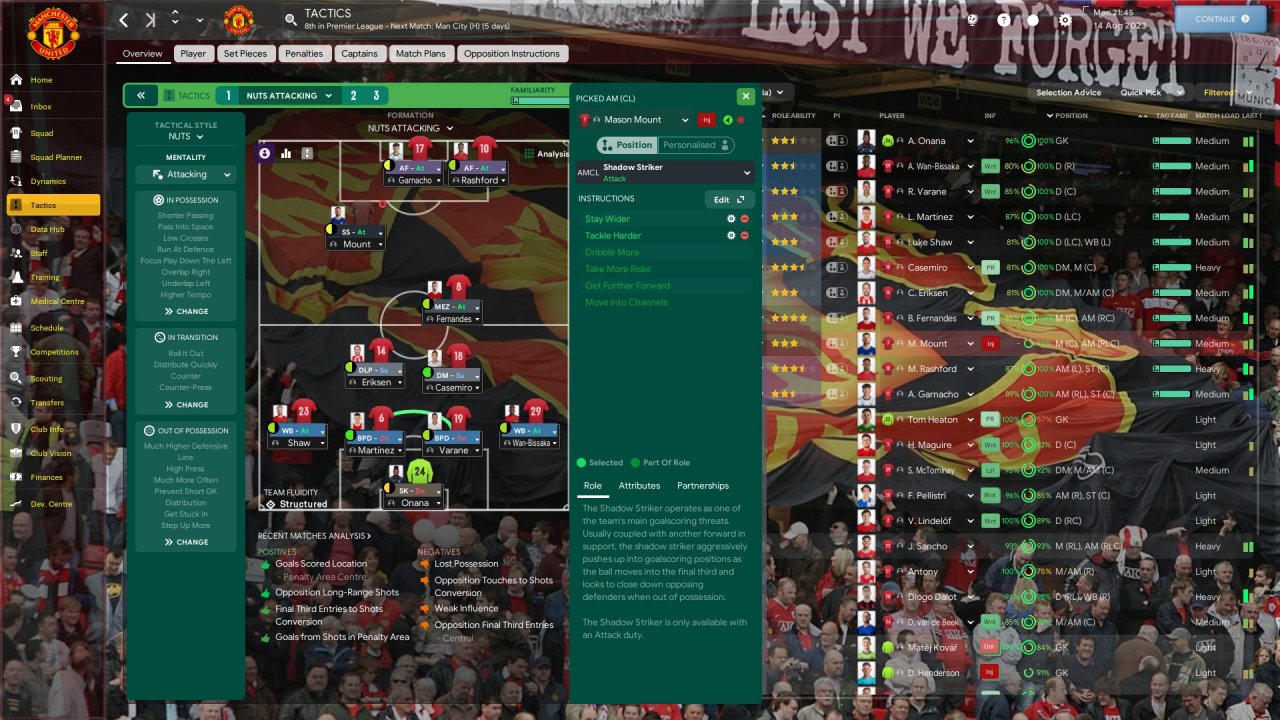Switch to Personalised instructions toggle
The image size is (1280, 720).
tap(694, 145)
